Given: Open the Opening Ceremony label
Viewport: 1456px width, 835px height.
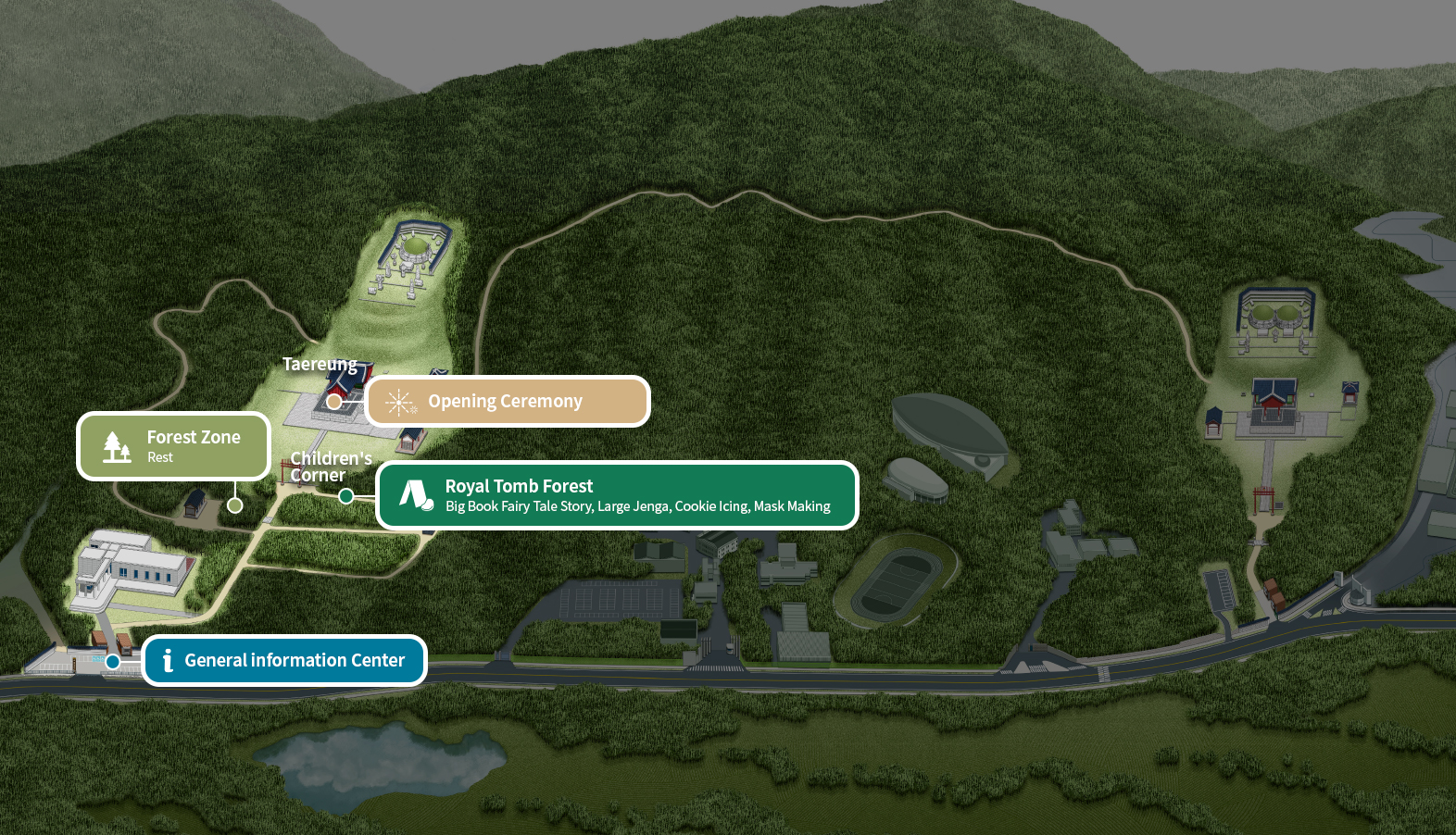Looking at the screenshot, I should click(x=508, y=402).
